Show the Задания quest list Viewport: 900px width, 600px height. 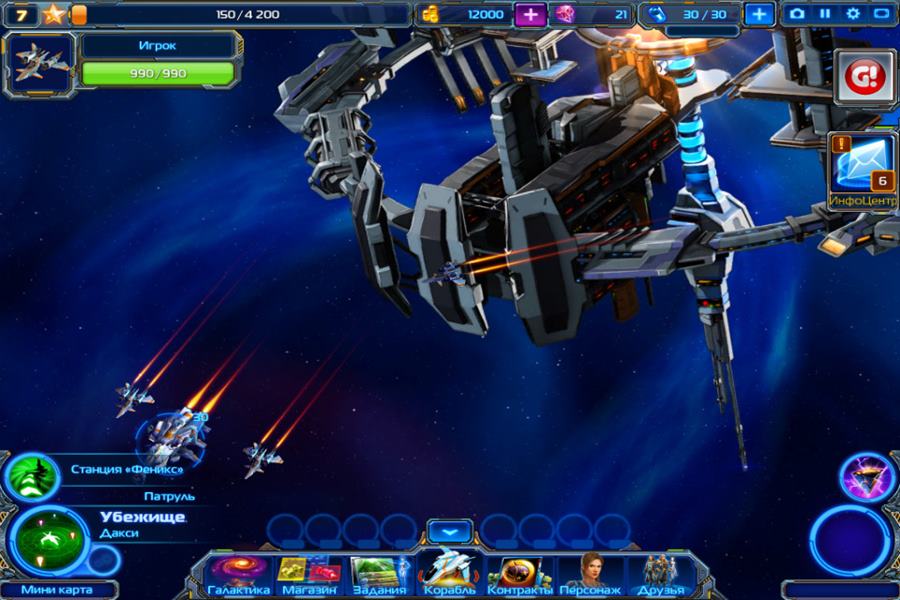coord(379,575)
